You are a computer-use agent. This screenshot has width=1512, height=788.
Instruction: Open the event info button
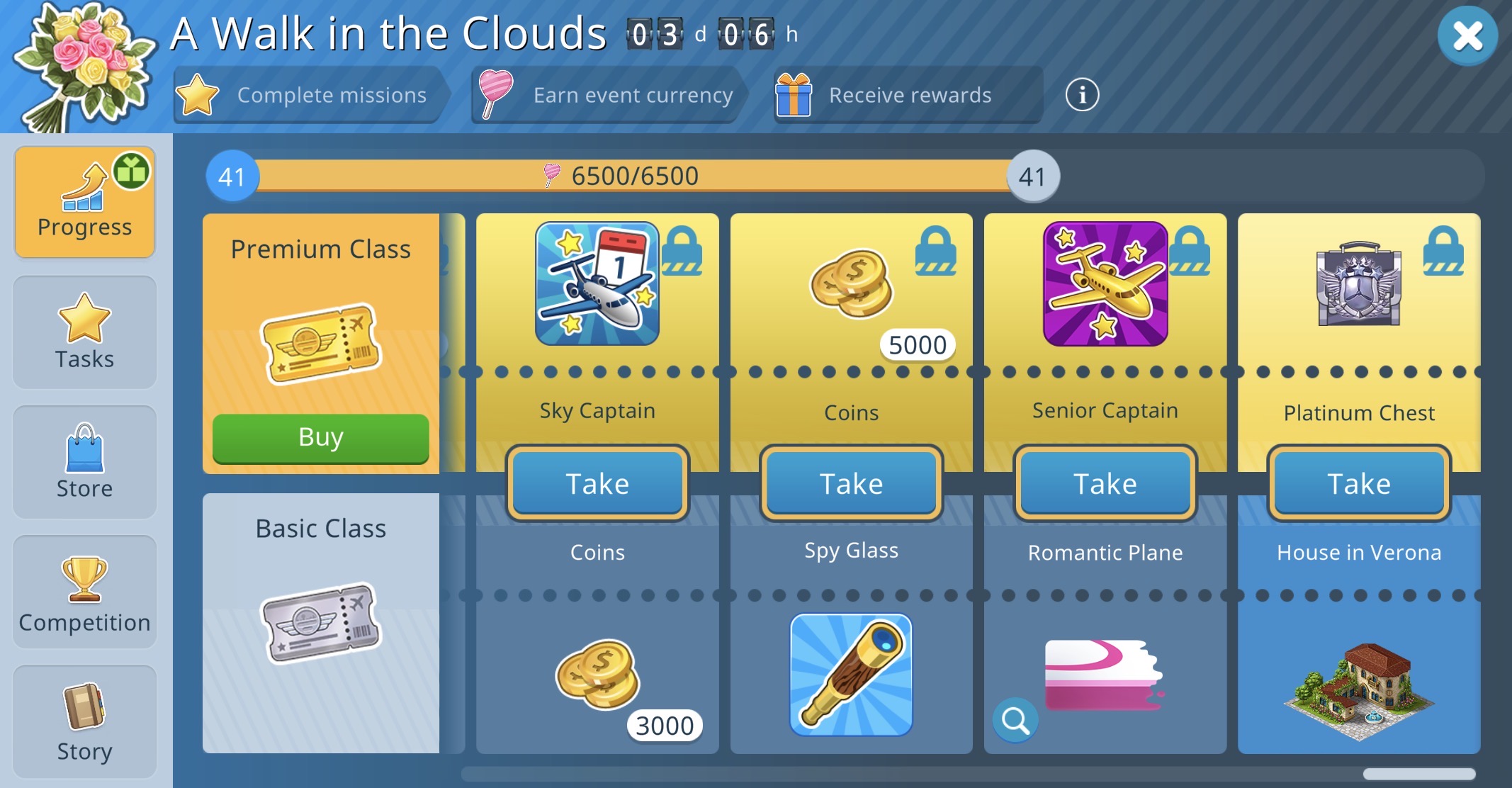tap(1082, 95)
